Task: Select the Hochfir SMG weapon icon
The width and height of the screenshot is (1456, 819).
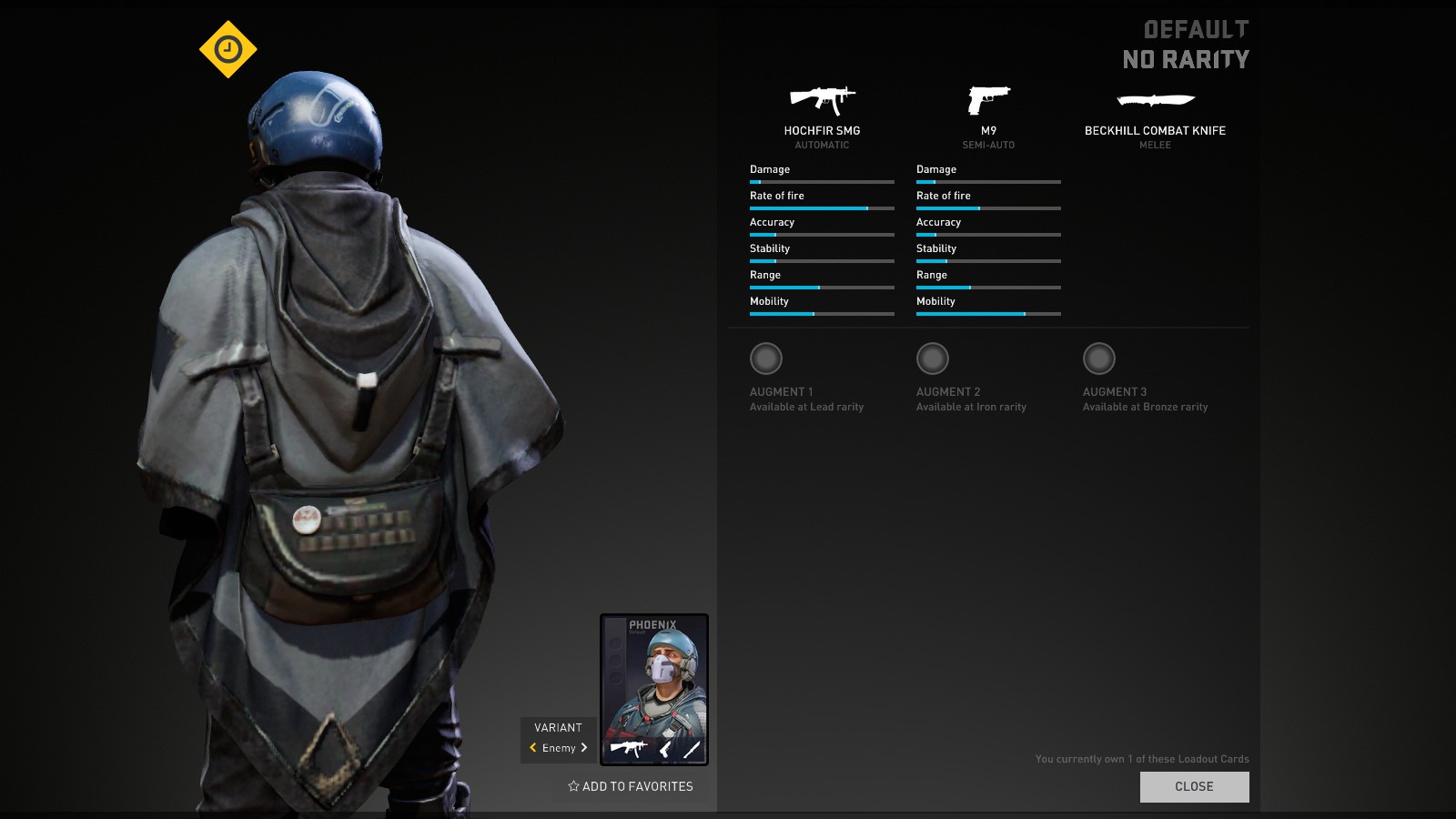Action: [x=822, y=99]
